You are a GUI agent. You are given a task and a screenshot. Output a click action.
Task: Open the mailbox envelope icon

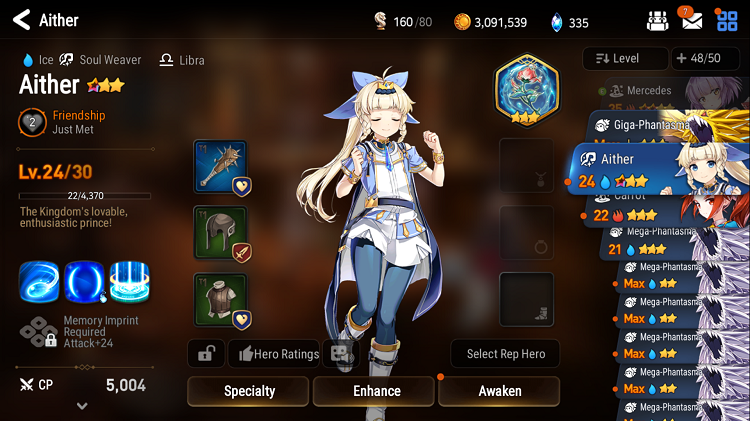click(x=692, y=20)
